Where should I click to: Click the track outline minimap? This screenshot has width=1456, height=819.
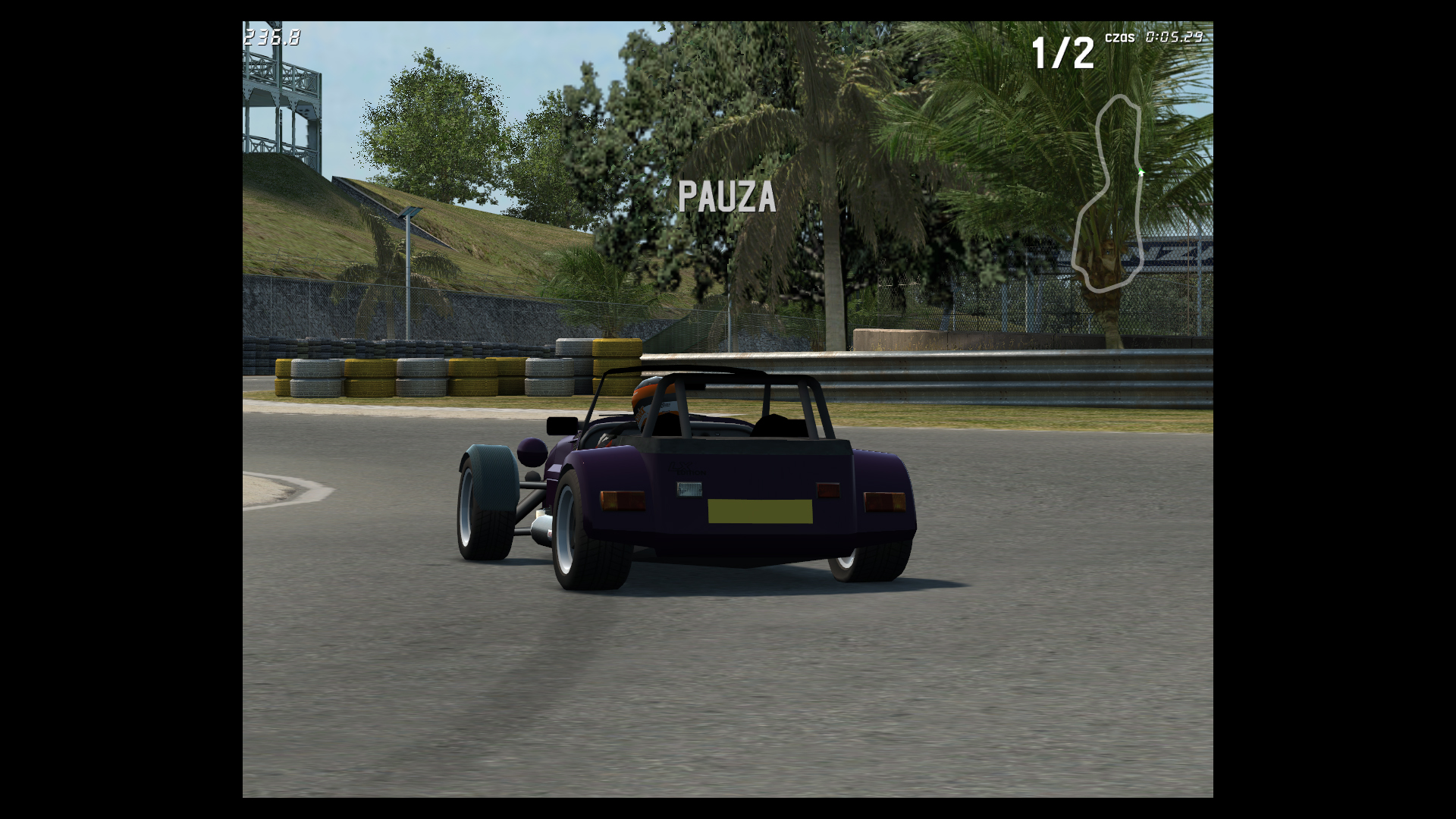tap(1108, 193)
